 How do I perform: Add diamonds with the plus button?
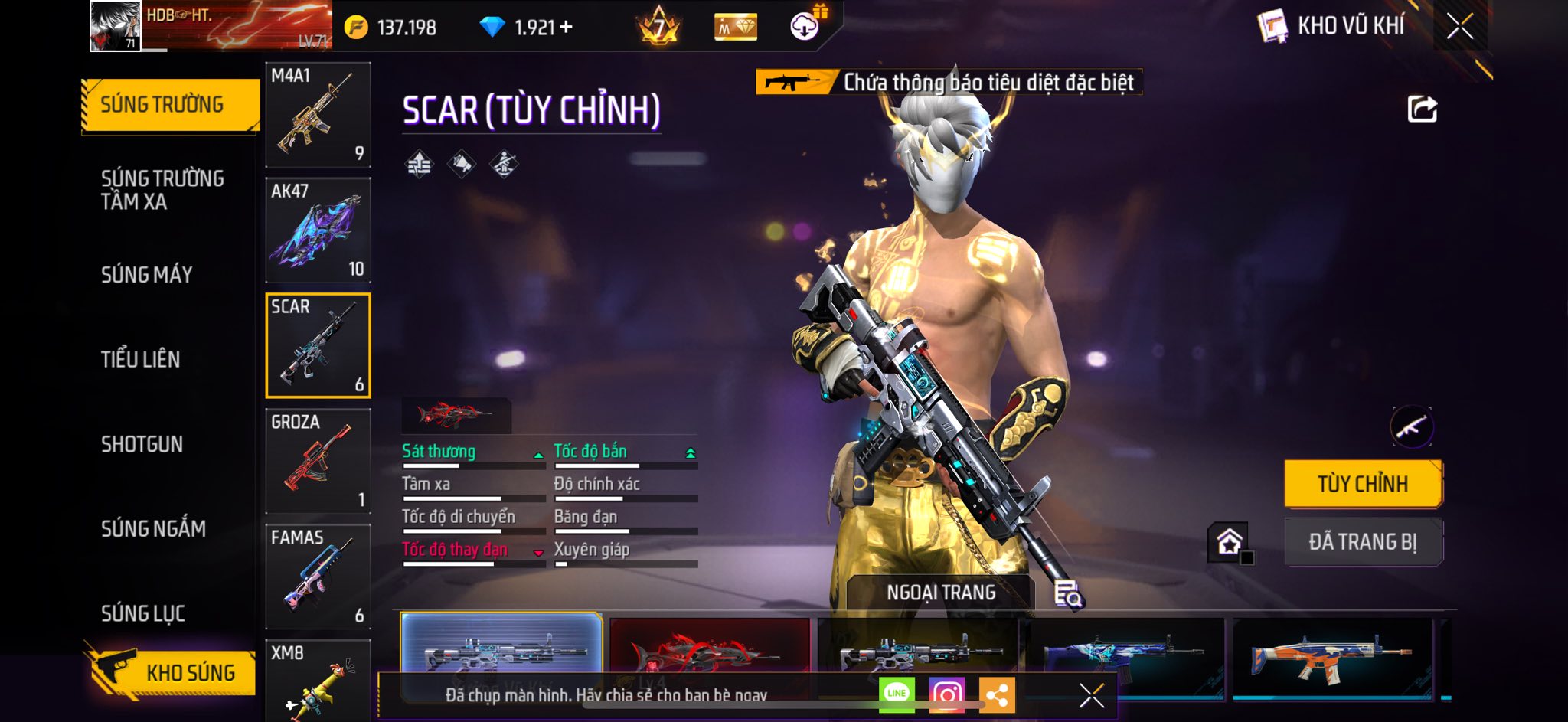567,28
